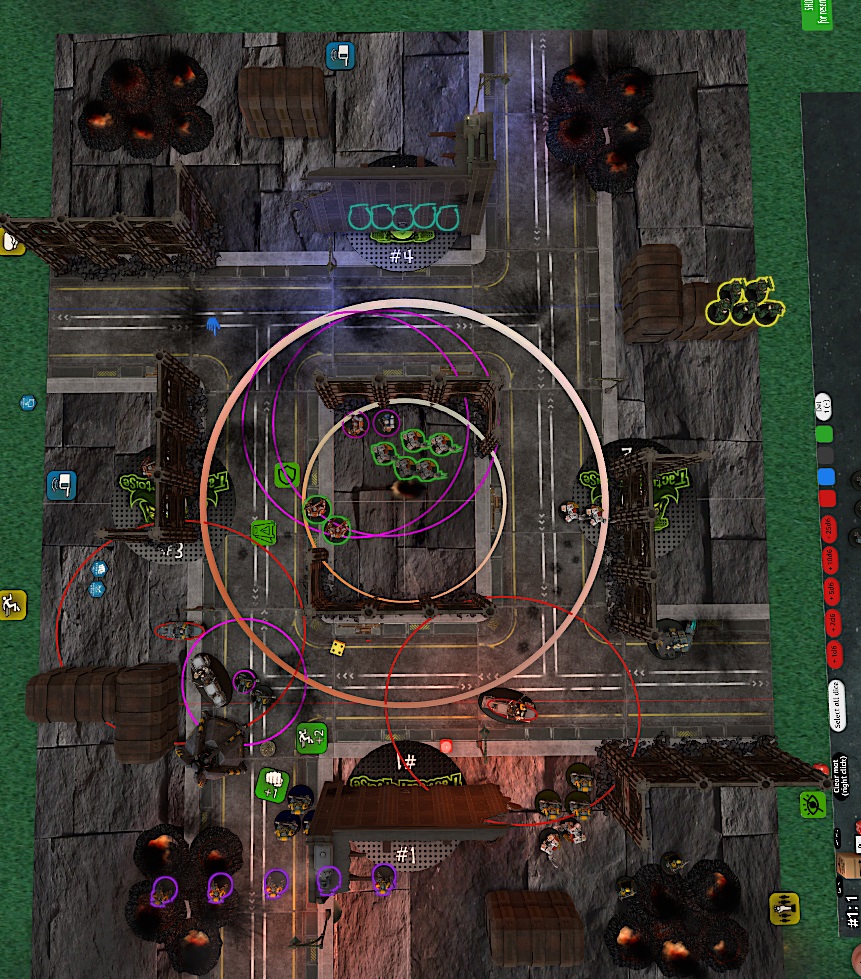Click the yellow group-of-figures icon

tap(784, 907)
